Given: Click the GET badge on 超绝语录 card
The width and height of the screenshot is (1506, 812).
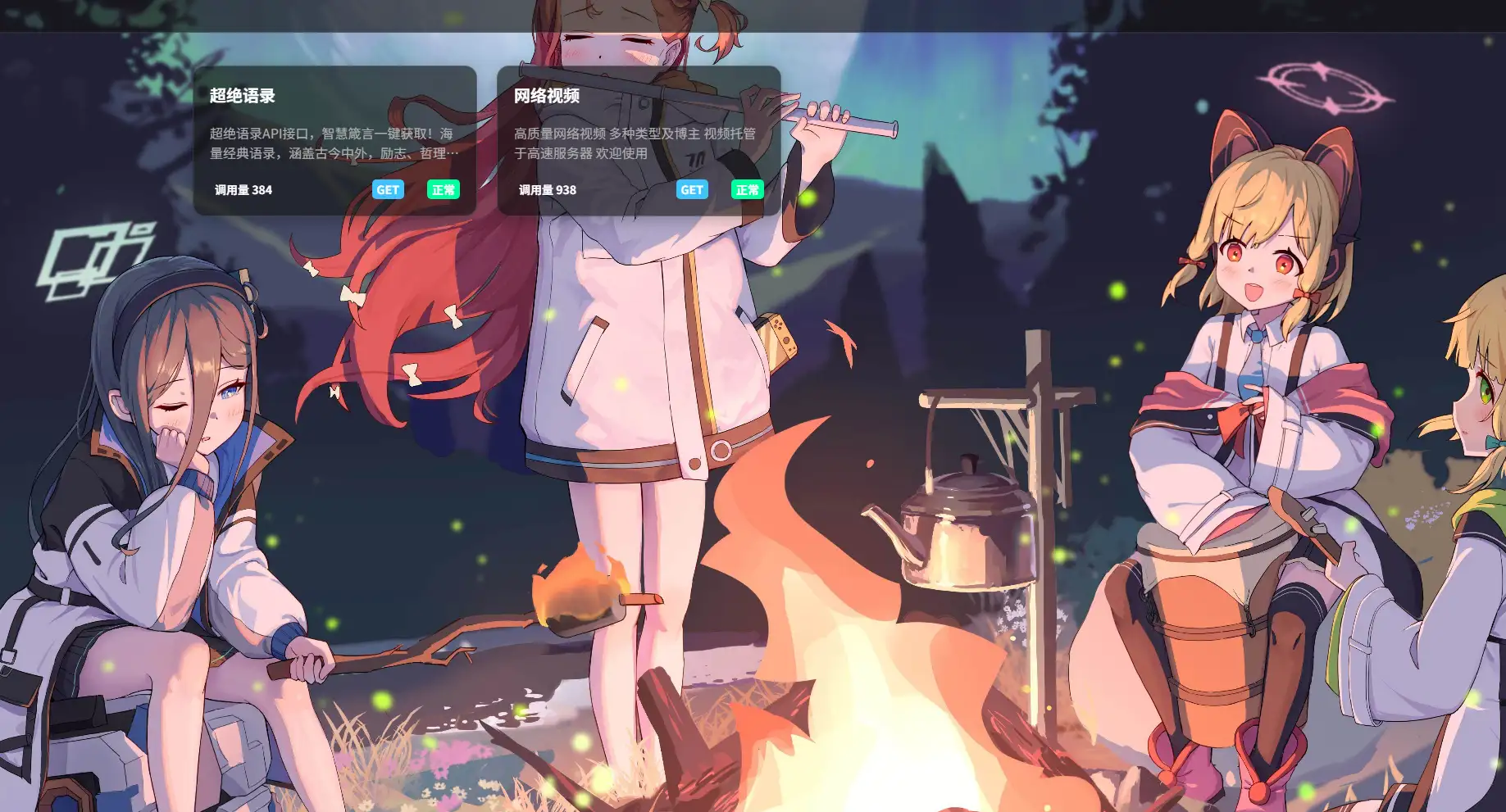Looking at the screenshot, I should click(x=388, y=190).
